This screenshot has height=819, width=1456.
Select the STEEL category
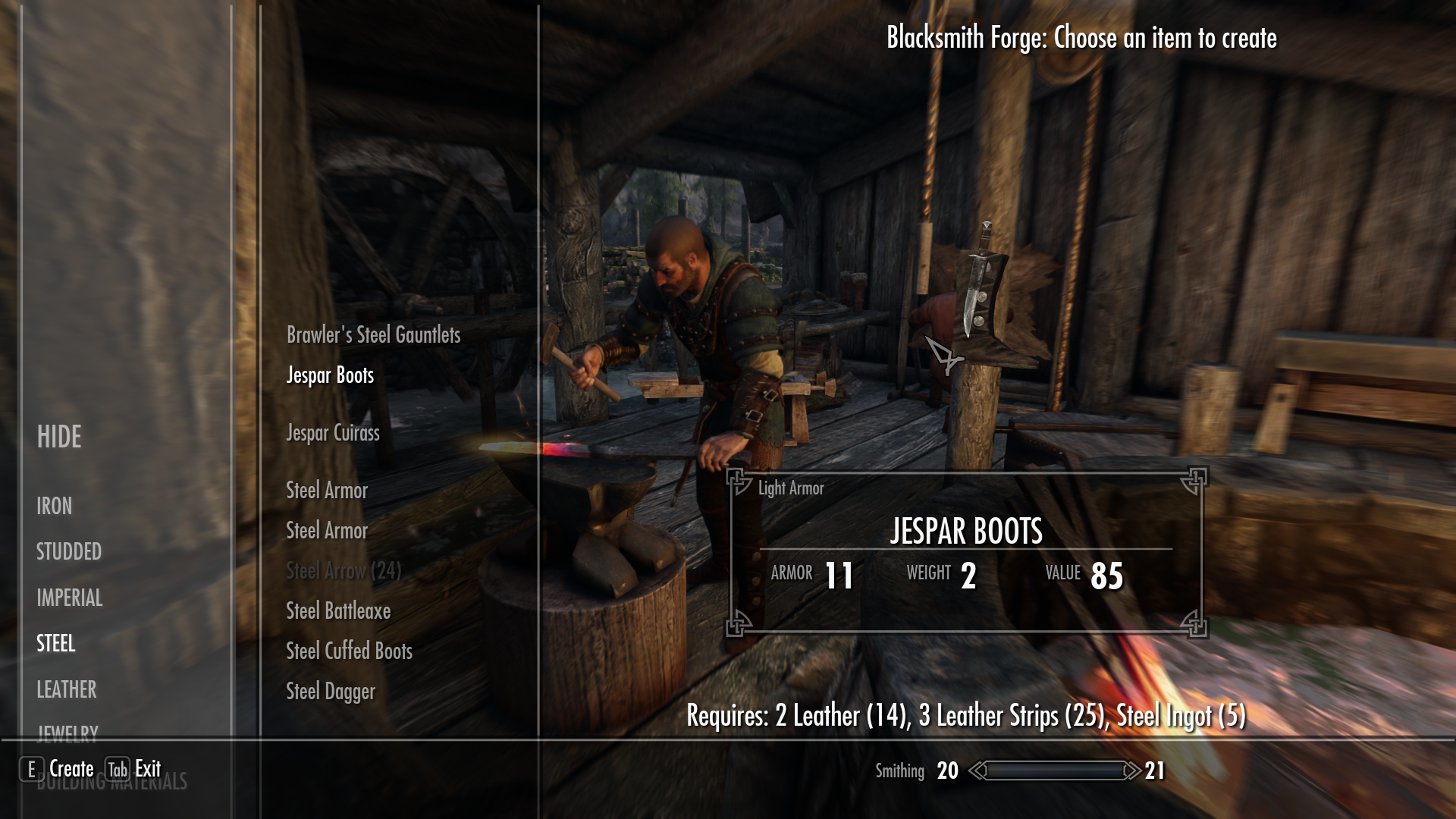56,644
